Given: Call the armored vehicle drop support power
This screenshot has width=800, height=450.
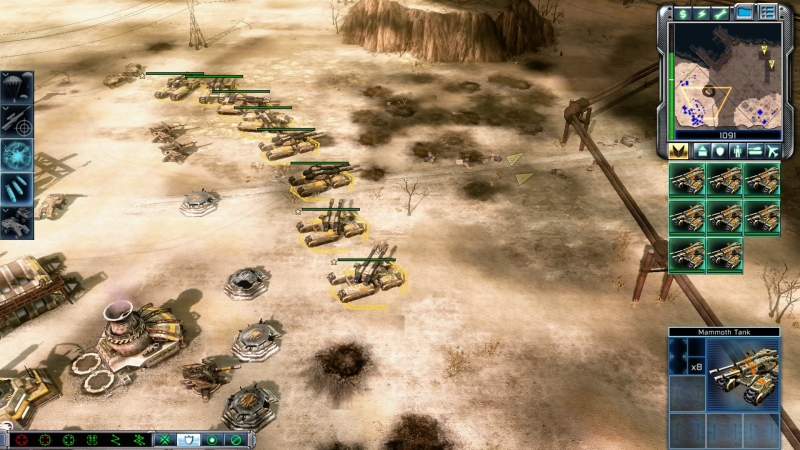Looking at the screenshot, I should click(19, 222).
